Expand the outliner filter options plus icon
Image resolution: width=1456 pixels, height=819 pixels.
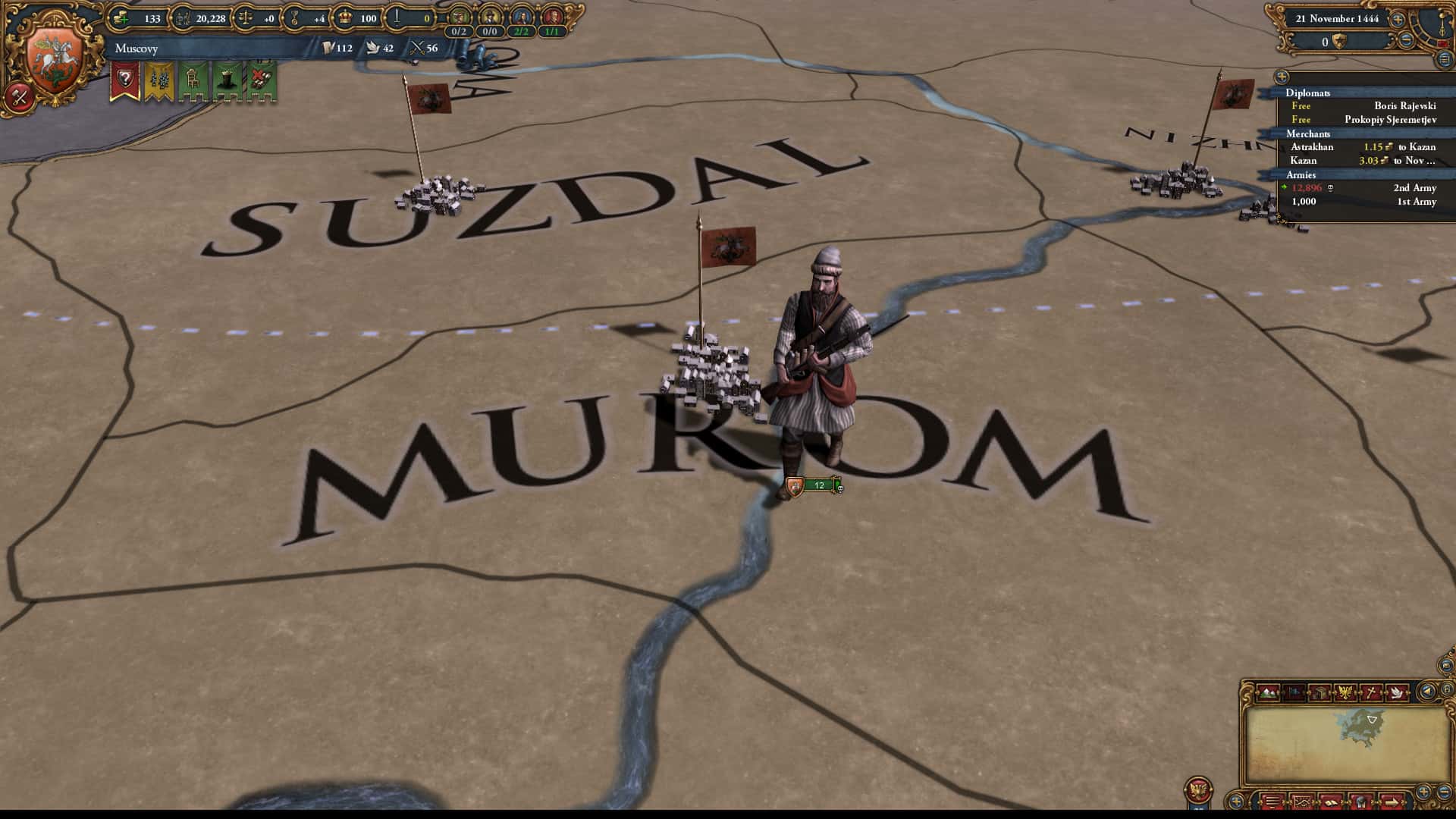click(1282, 77)
